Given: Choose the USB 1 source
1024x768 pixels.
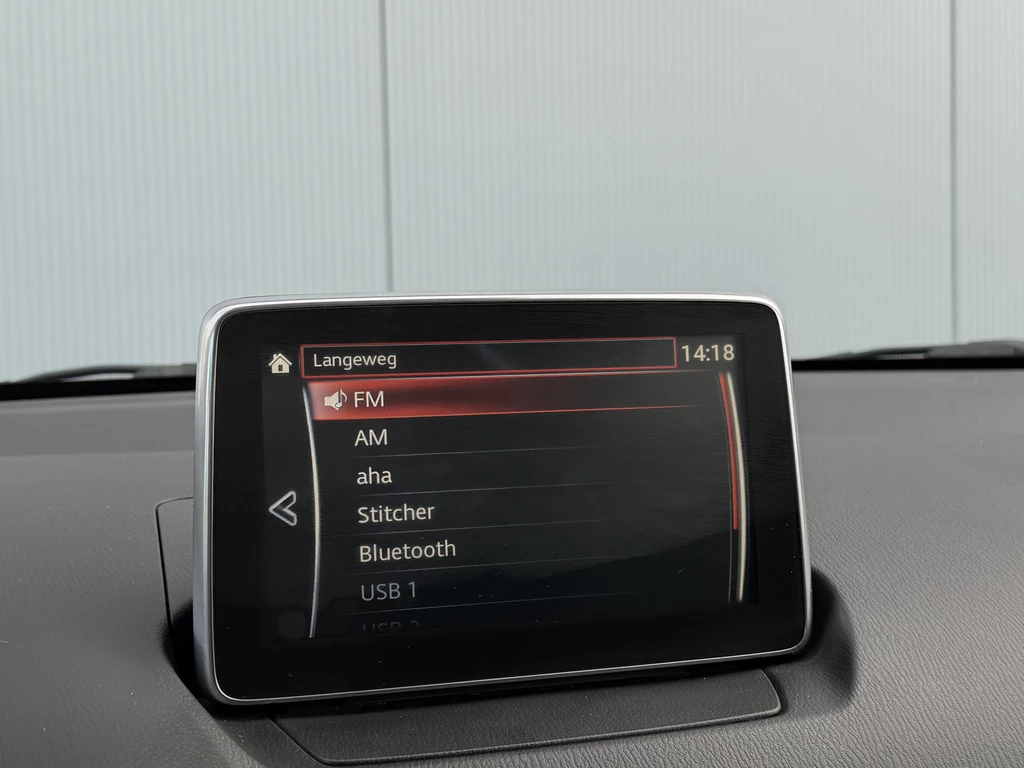Looking at the screenshot, I should coord(388,591).
